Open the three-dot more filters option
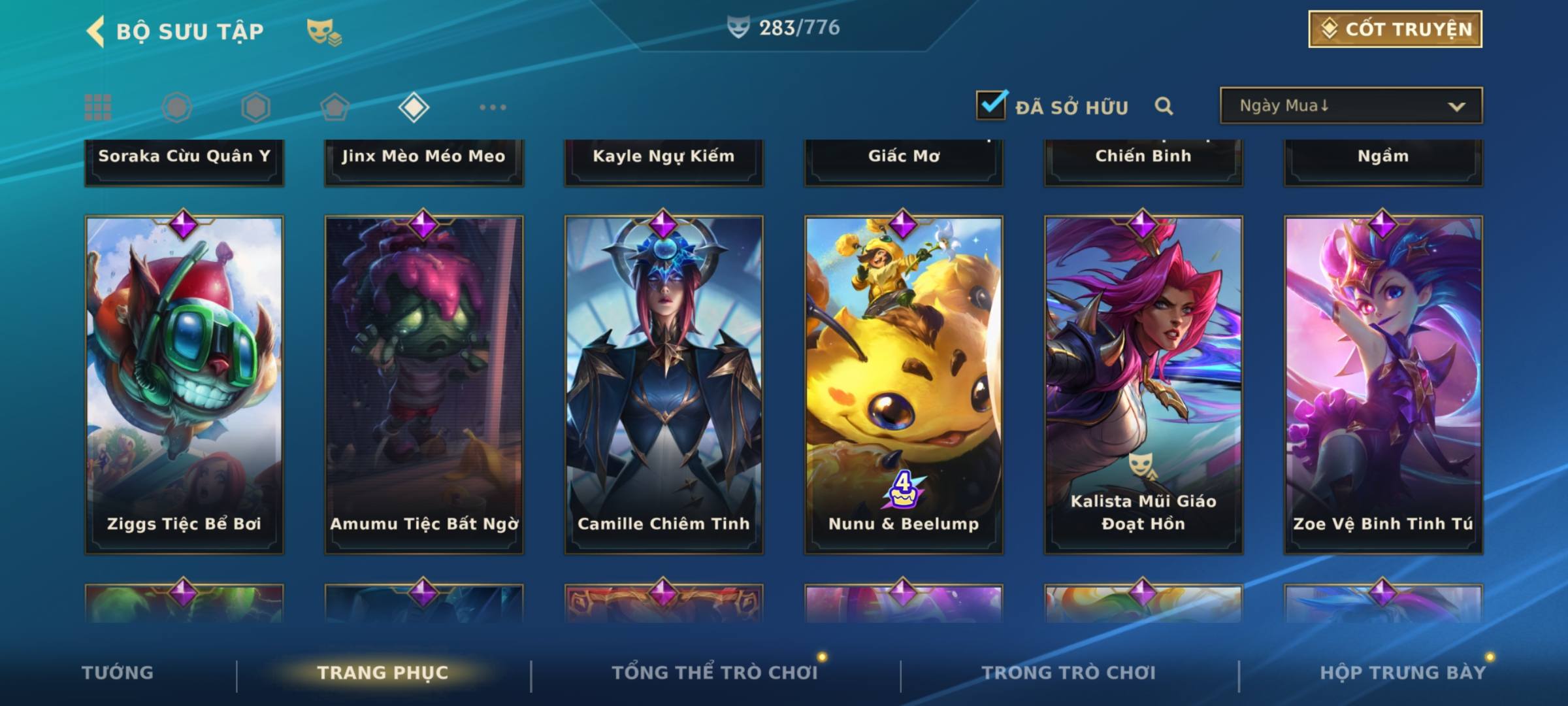 (x=493, y=107)
